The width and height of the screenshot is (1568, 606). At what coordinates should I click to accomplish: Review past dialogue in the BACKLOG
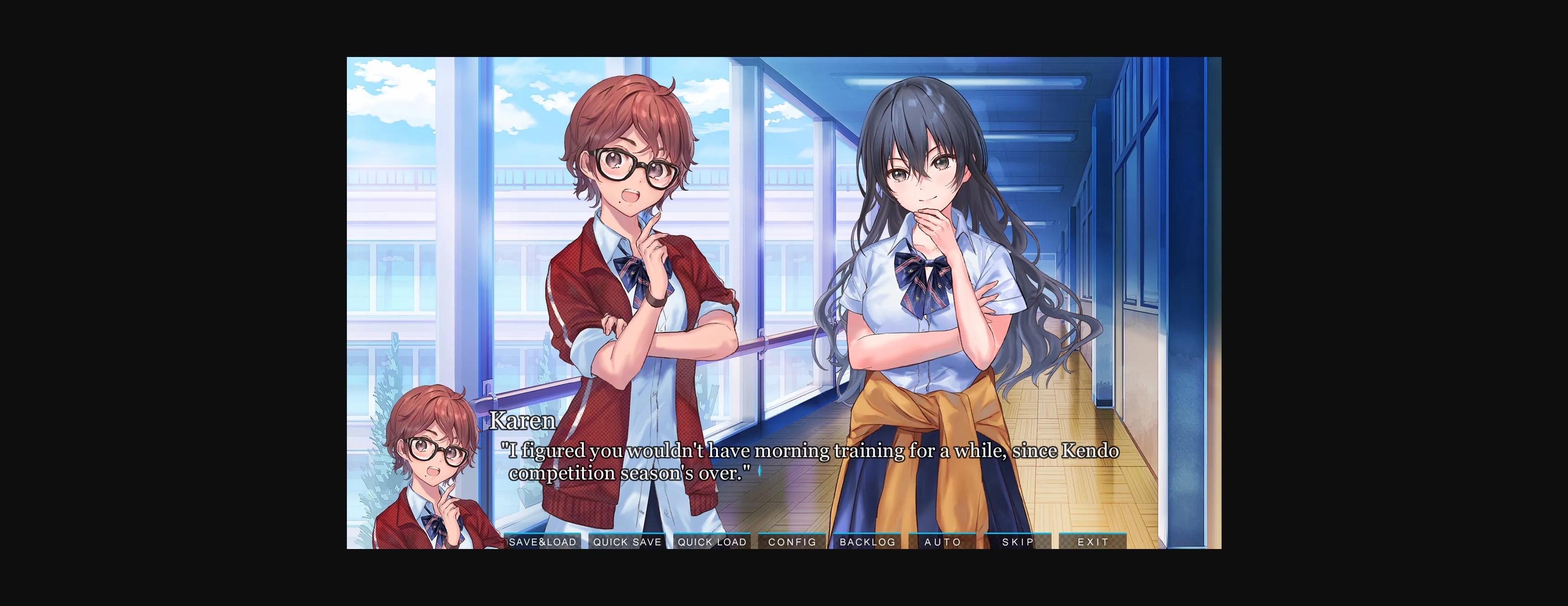(x=869, y=541)
